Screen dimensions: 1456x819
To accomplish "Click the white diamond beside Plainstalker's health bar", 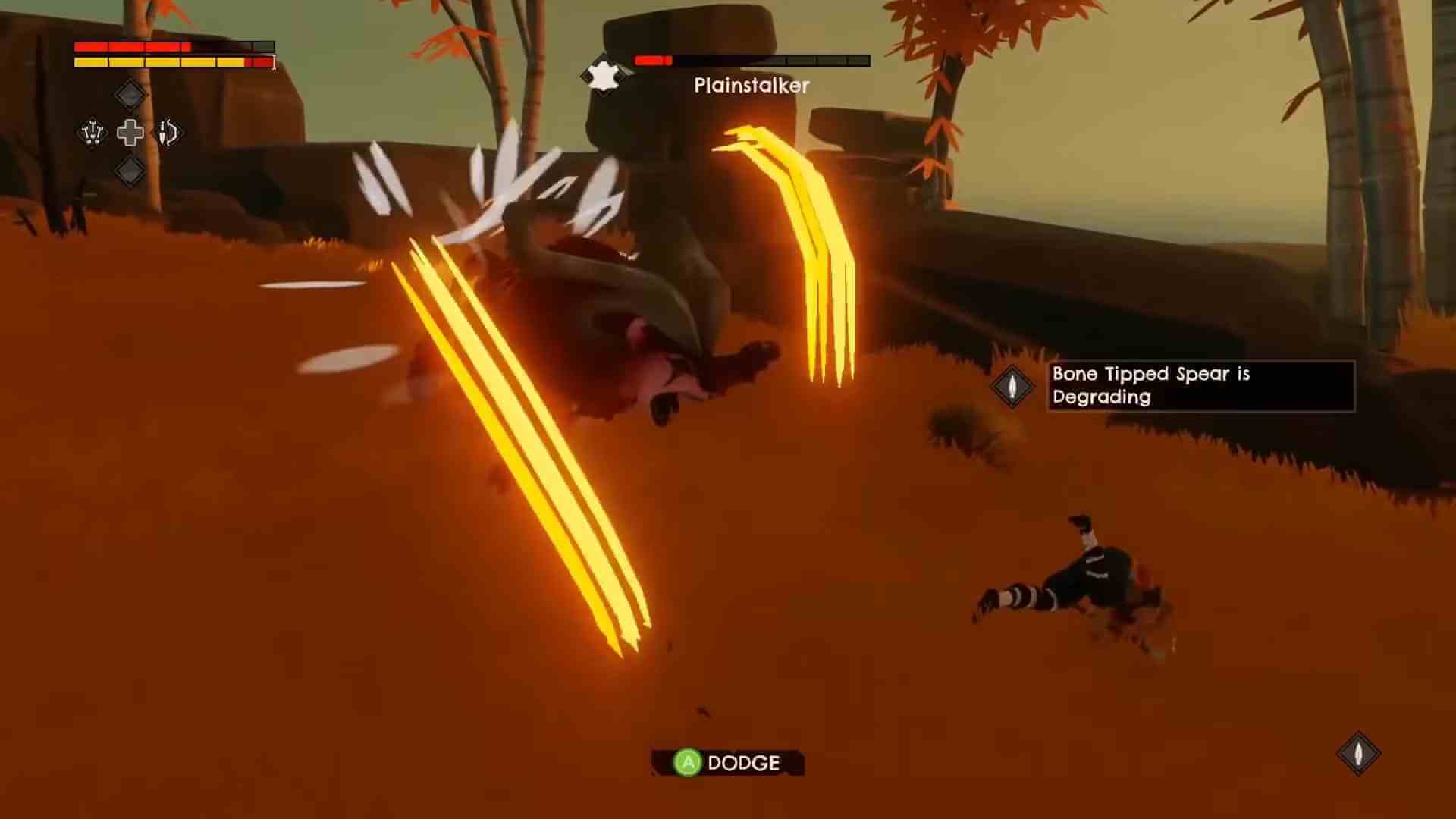I will click(x=603, y=75).
